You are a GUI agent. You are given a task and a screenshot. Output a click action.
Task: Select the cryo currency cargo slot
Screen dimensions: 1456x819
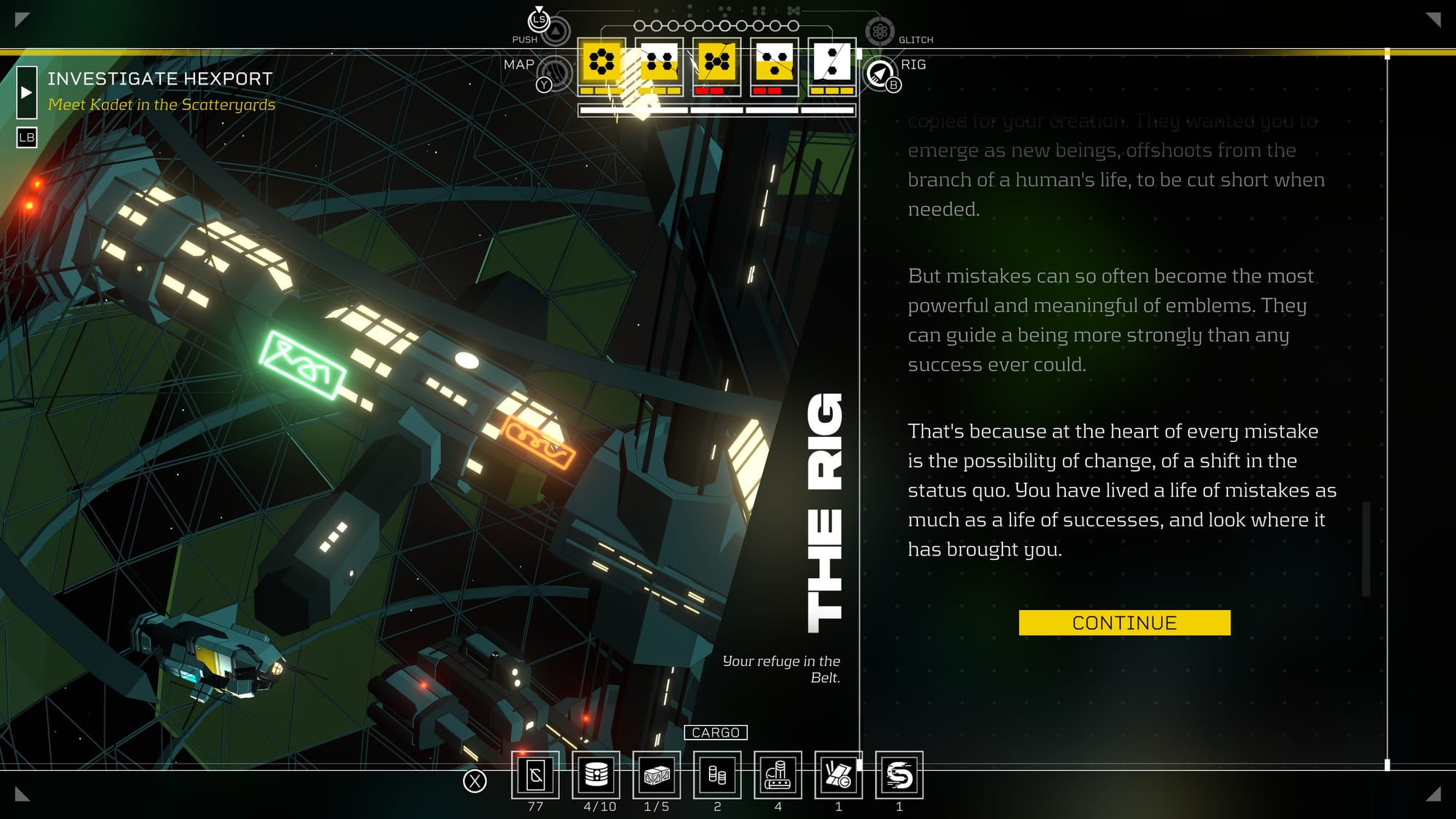[x=535, y=775]
